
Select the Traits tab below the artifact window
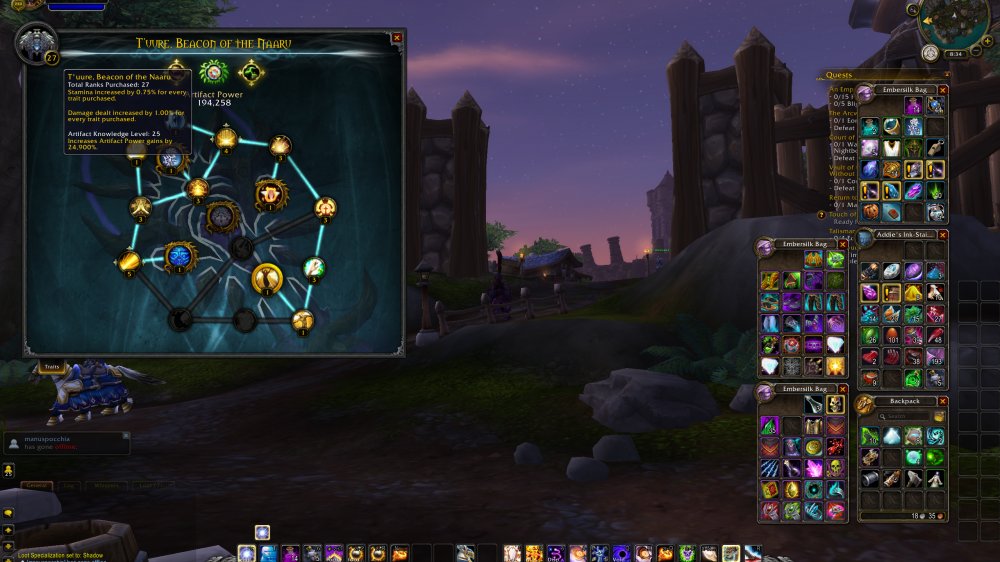click(49, 367)
